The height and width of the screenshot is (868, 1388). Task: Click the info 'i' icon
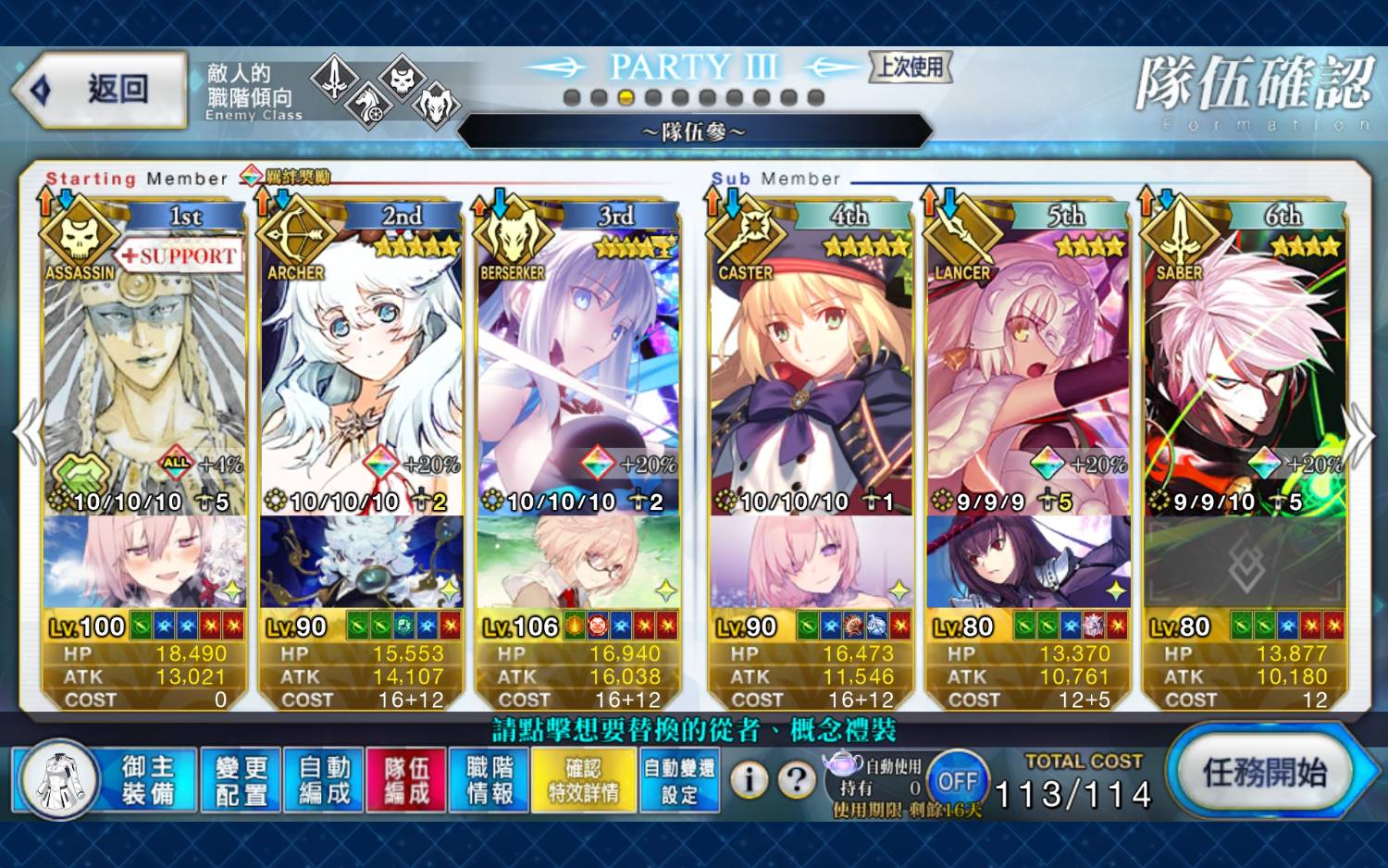750,780
